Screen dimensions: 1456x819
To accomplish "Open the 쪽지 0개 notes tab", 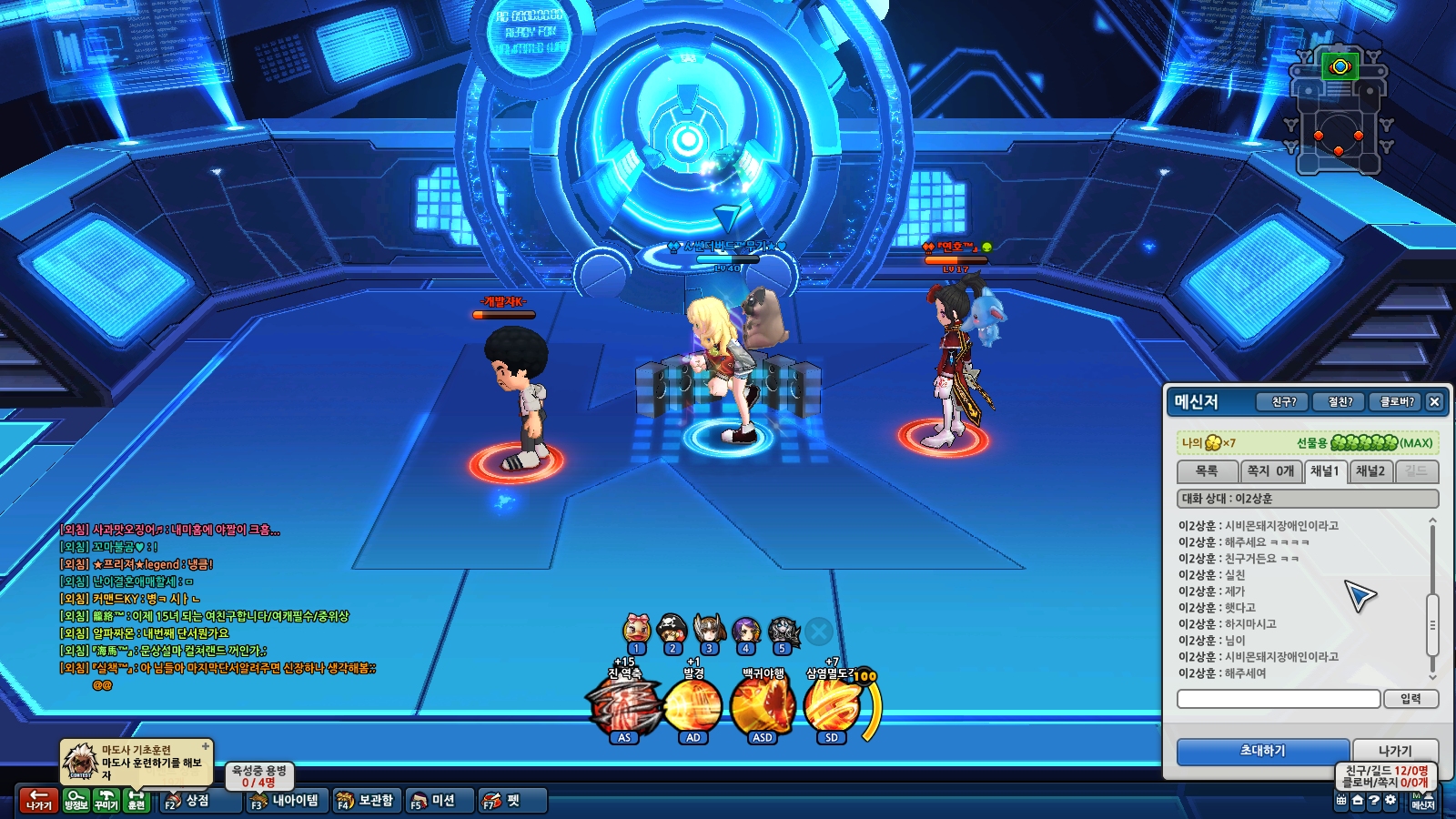I will click(x=1270, y=471).
